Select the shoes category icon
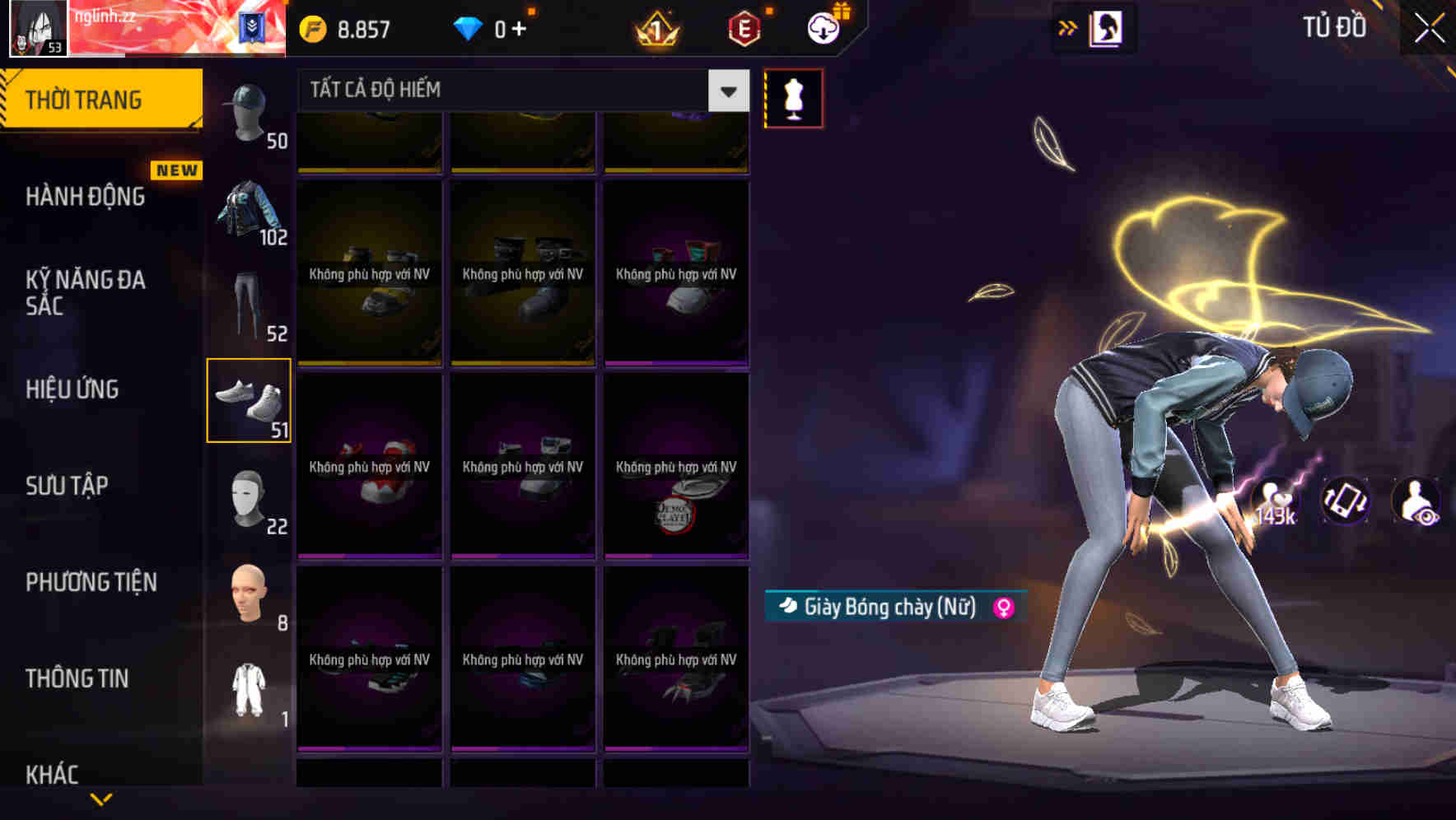This screenshot has height=820, width=1456. point(250,401)
